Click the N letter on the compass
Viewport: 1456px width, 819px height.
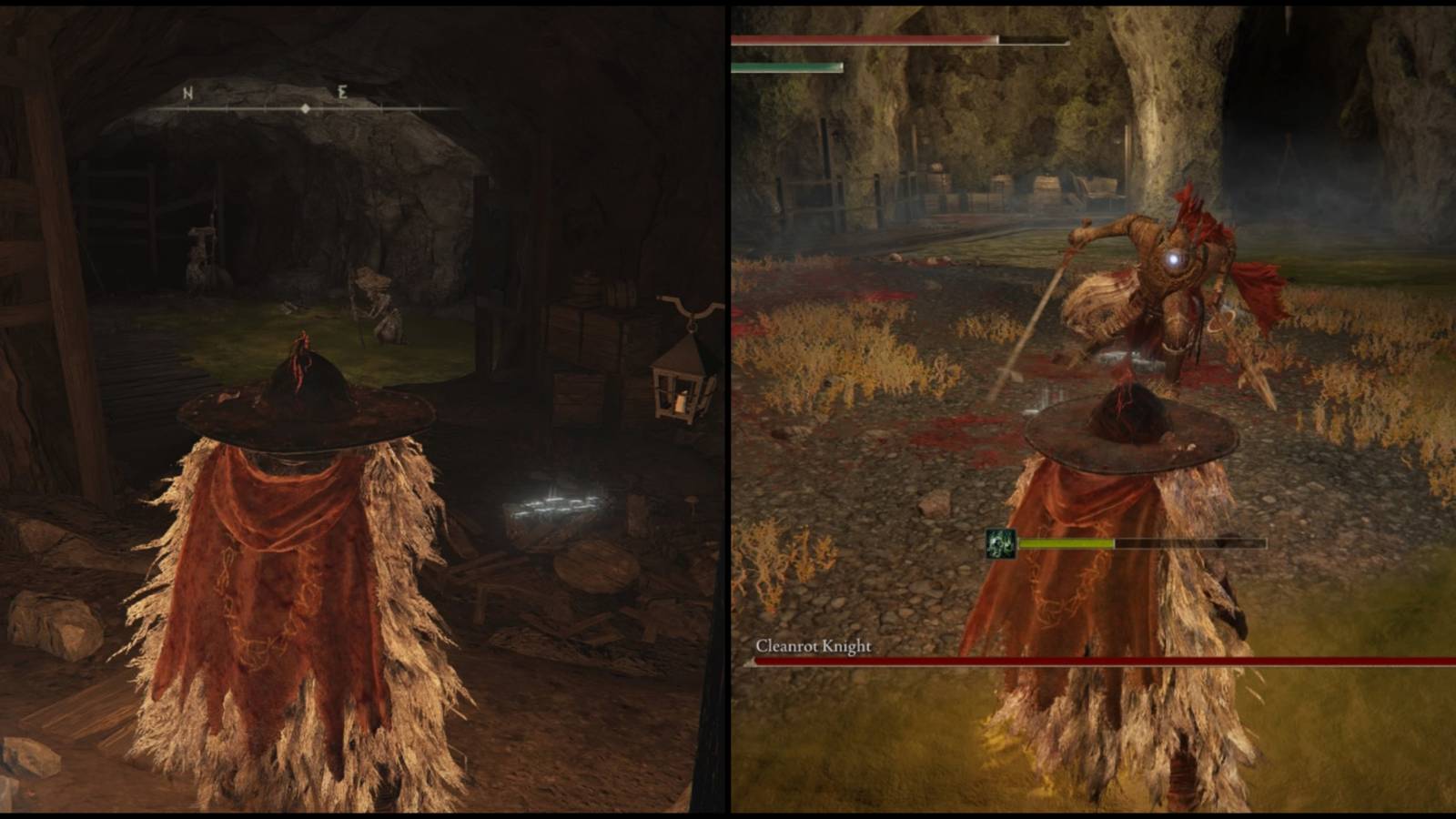188,92
